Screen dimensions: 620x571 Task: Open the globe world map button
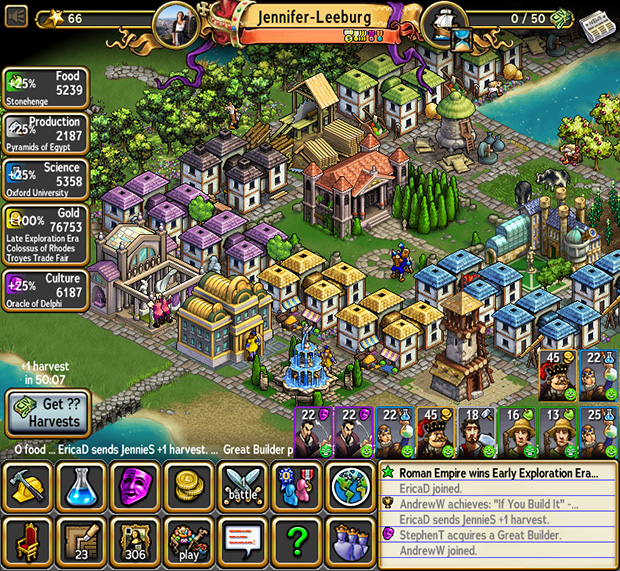click(x=350, y=487)
